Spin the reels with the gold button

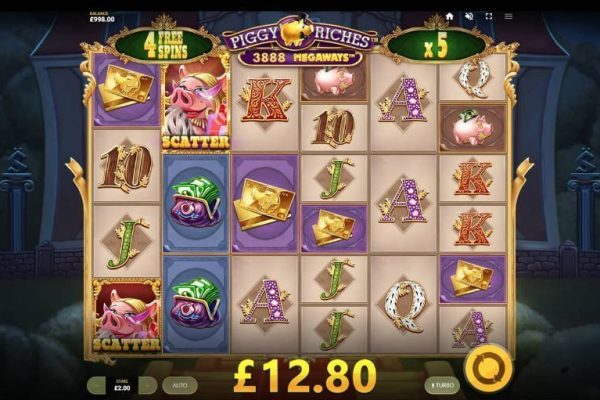click(x=489, y=367)
